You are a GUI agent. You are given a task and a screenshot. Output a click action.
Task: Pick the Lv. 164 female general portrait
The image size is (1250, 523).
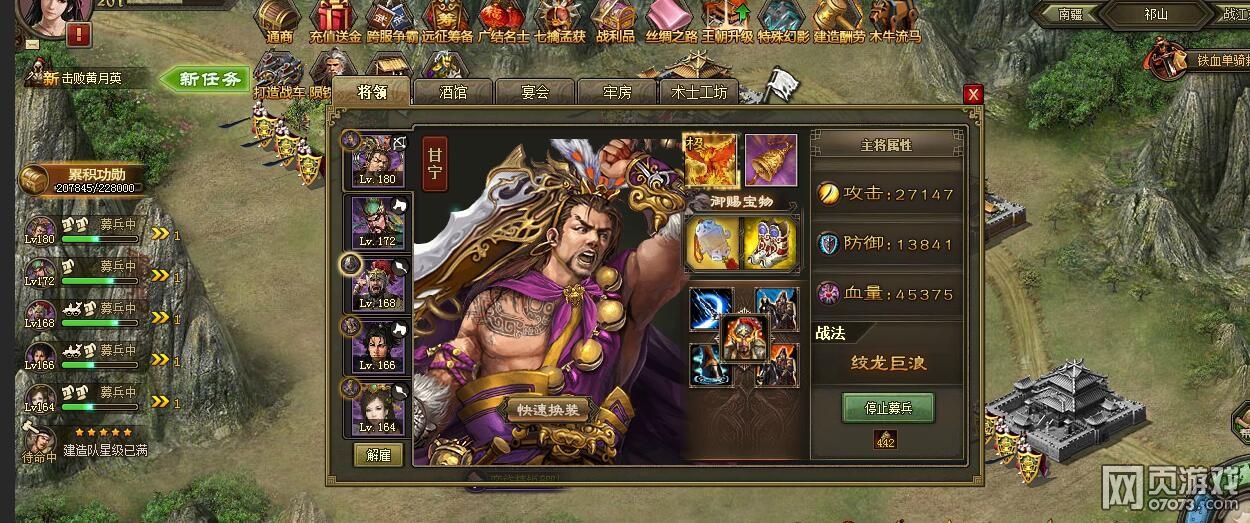(x=377, y=407)
